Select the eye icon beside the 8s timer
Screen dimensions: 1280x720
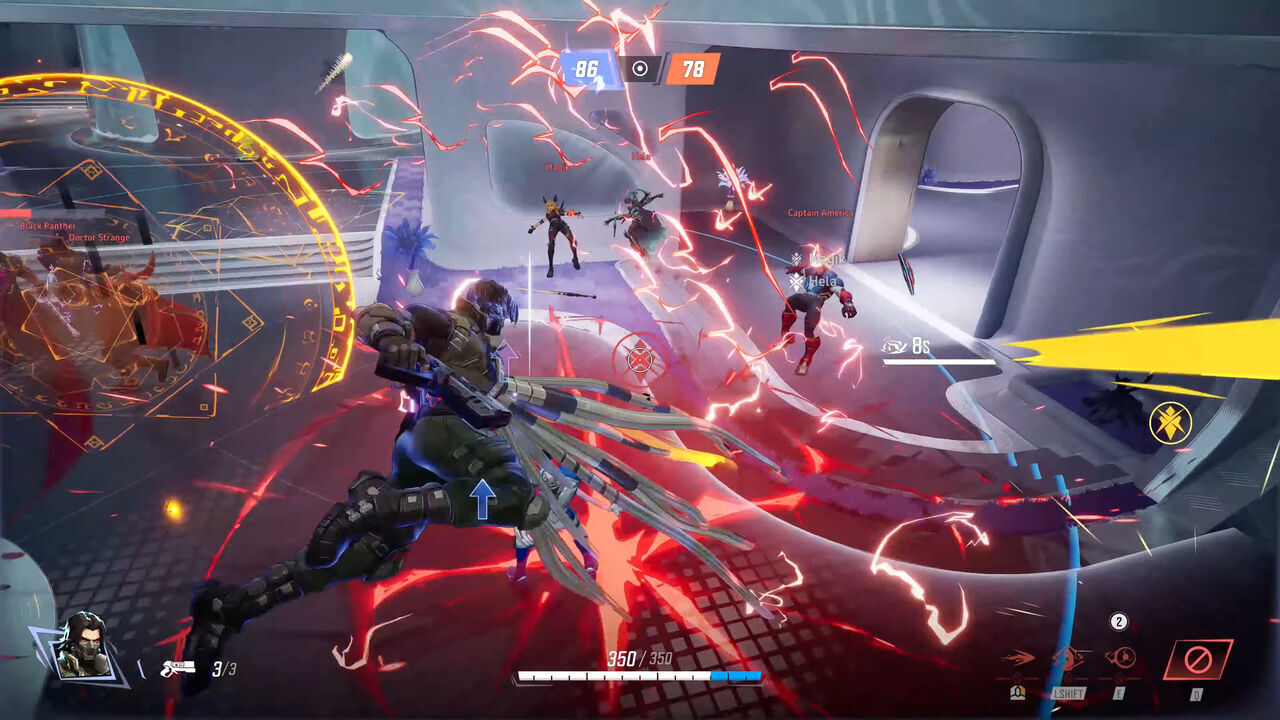click(x=894, y=345)
